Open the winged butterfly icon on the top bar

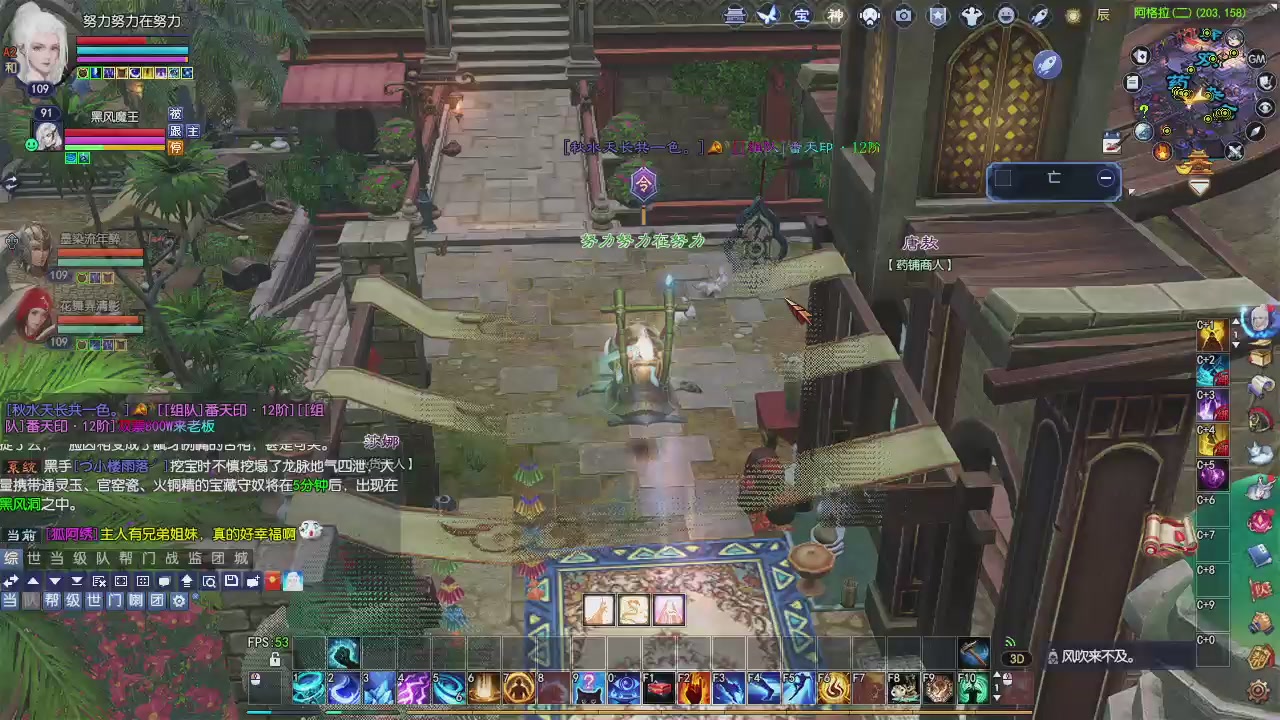pyautogui.click(x=768, y=15)
